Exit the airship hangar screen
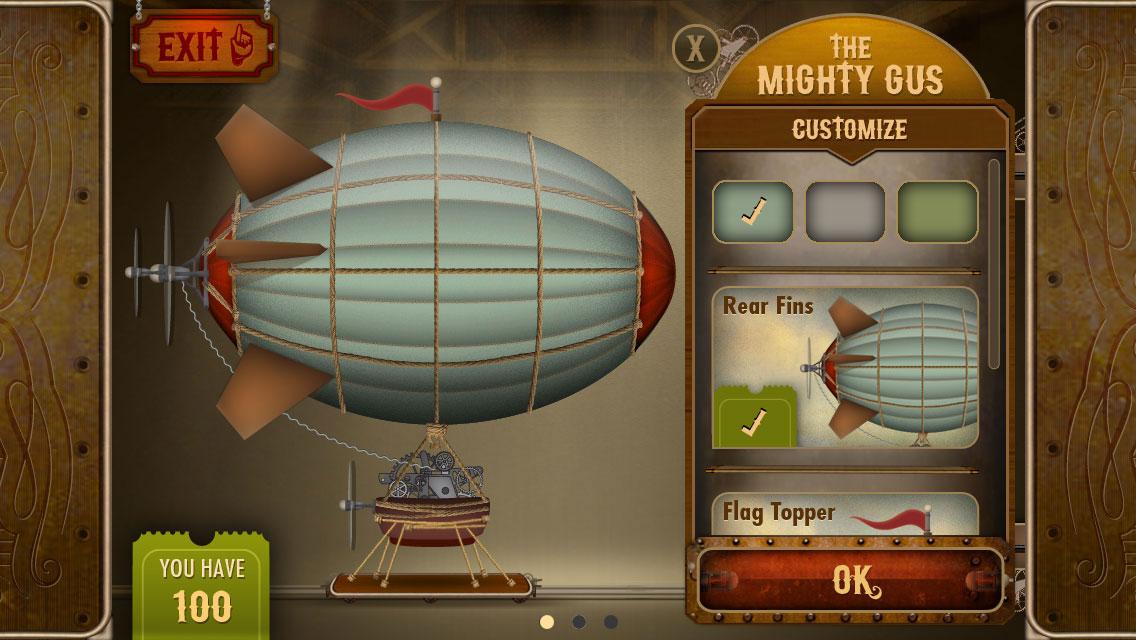Image resolution: width=1136 pixels, height=640 pixels. pyautogui.click(x=202, y=46)
